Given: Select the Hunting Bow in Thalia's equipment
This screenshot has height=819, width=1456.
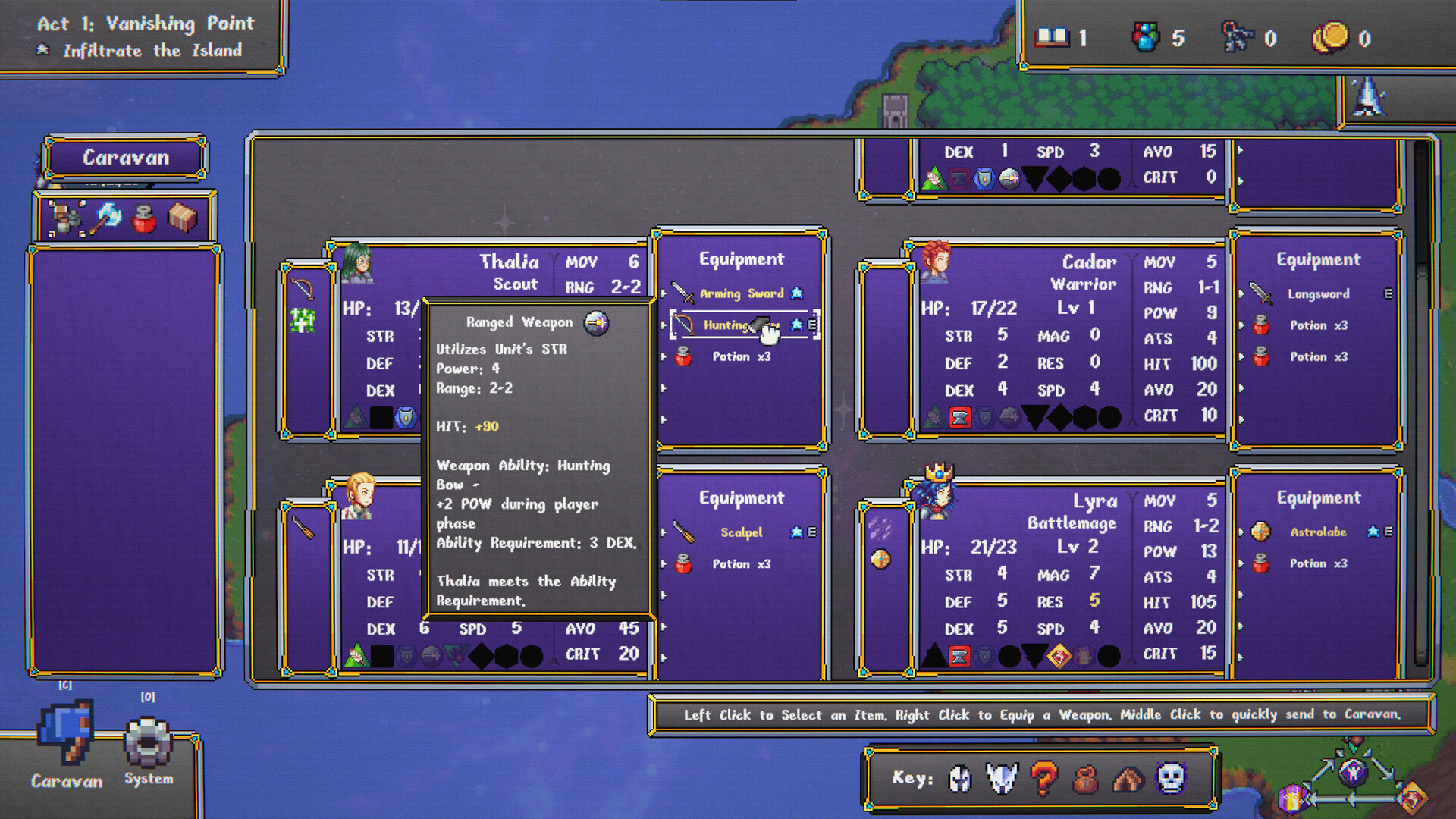Looking at the screenshot, I should point(728,325).
